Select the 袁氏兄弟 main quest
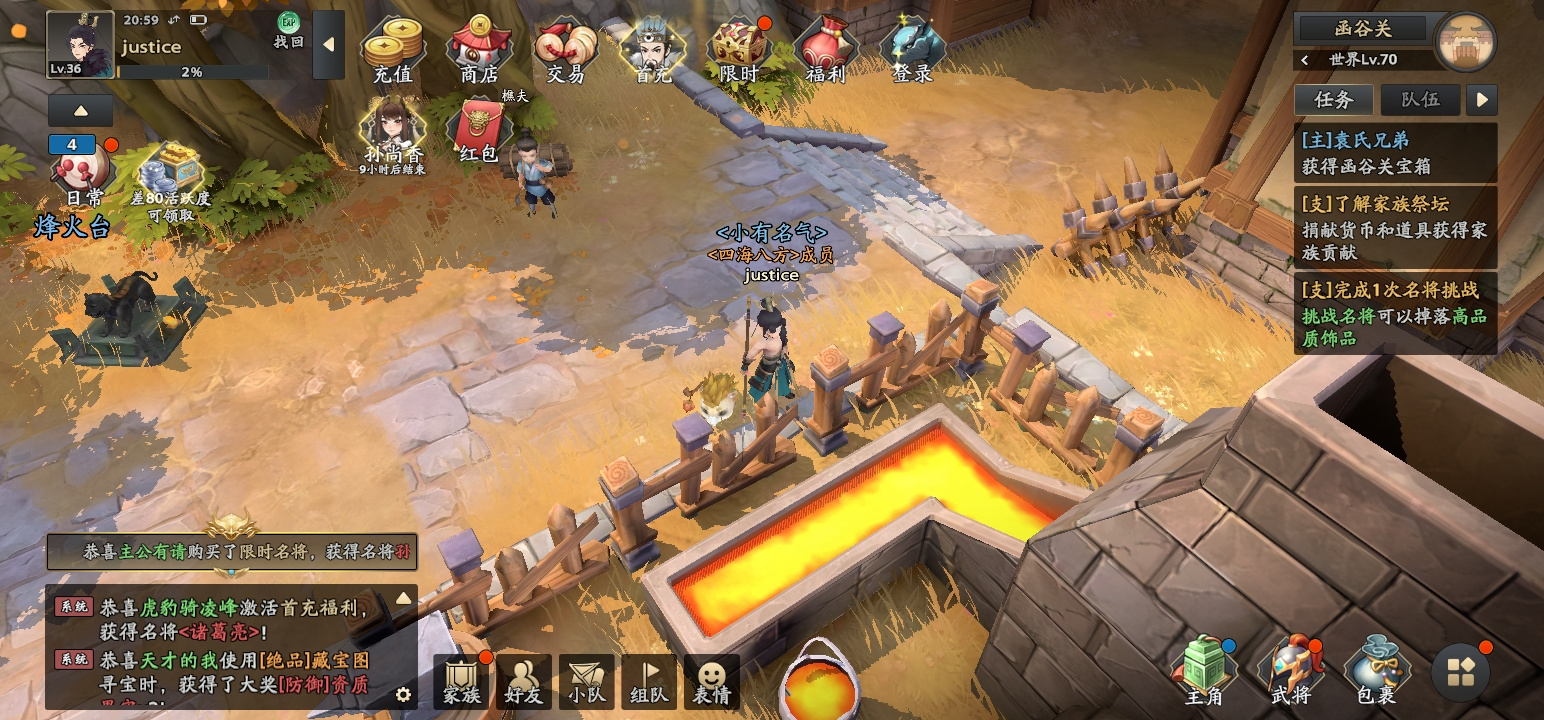 click(x=1396, y=152)
